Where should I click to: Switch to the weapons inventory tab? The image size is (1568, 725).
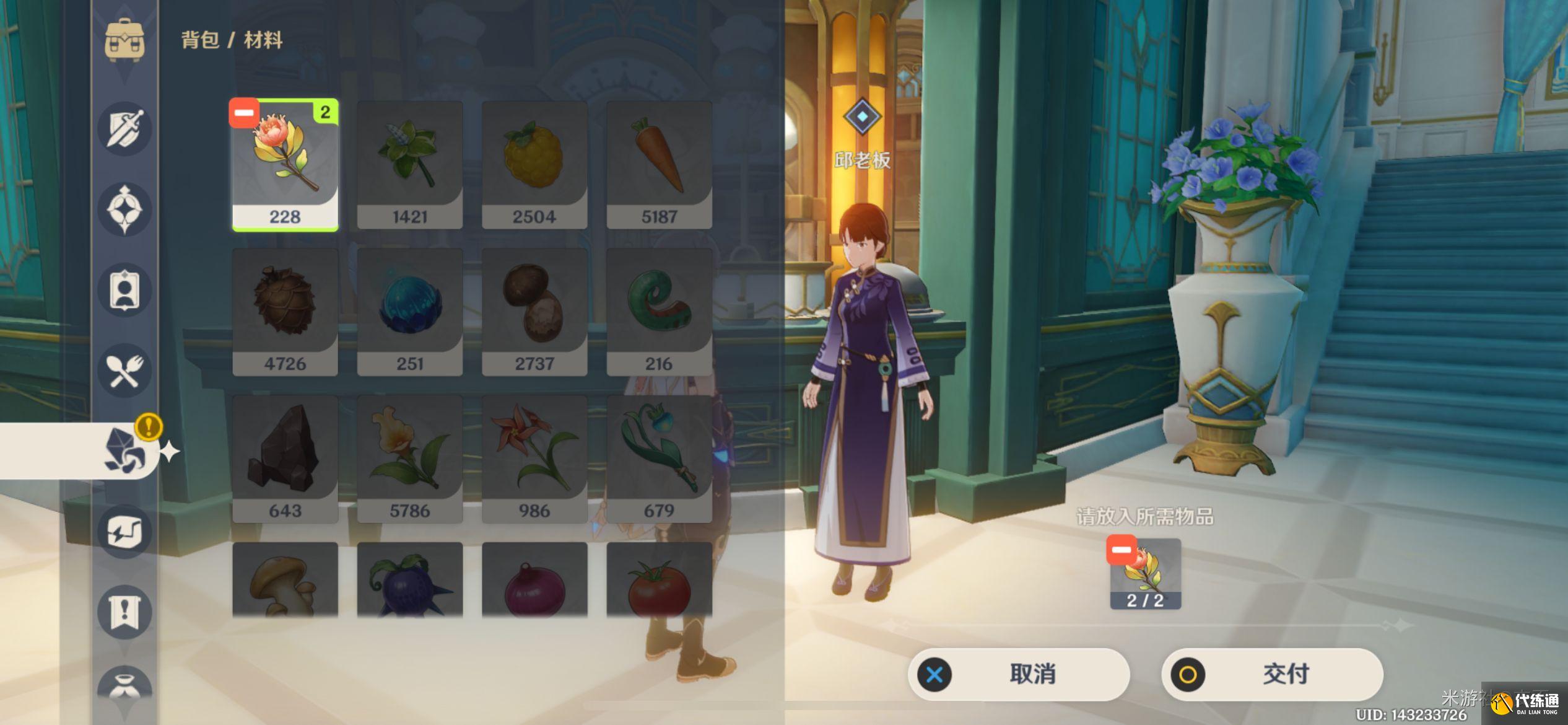coord(124,129)
